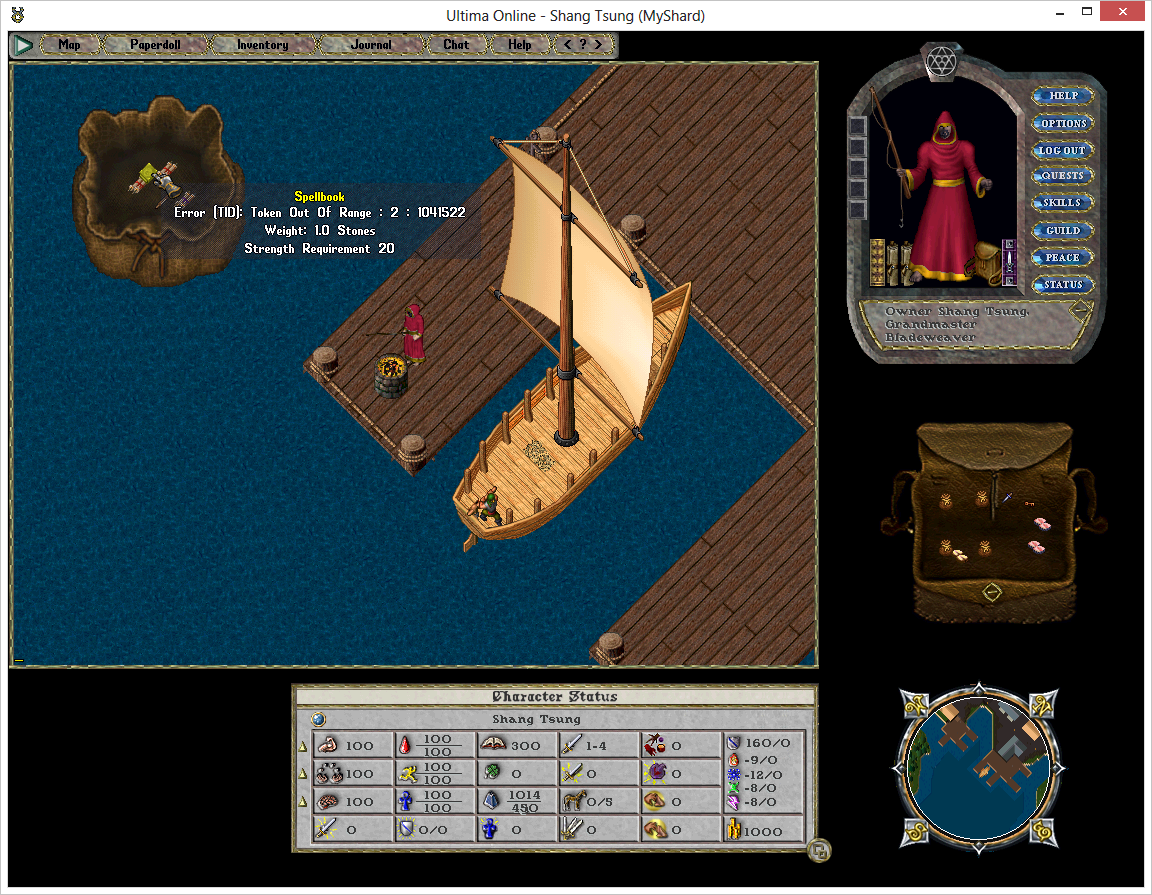Click the Help button in top menu bar
This screenshot has height=895, width=1152.
click(520, 45)
